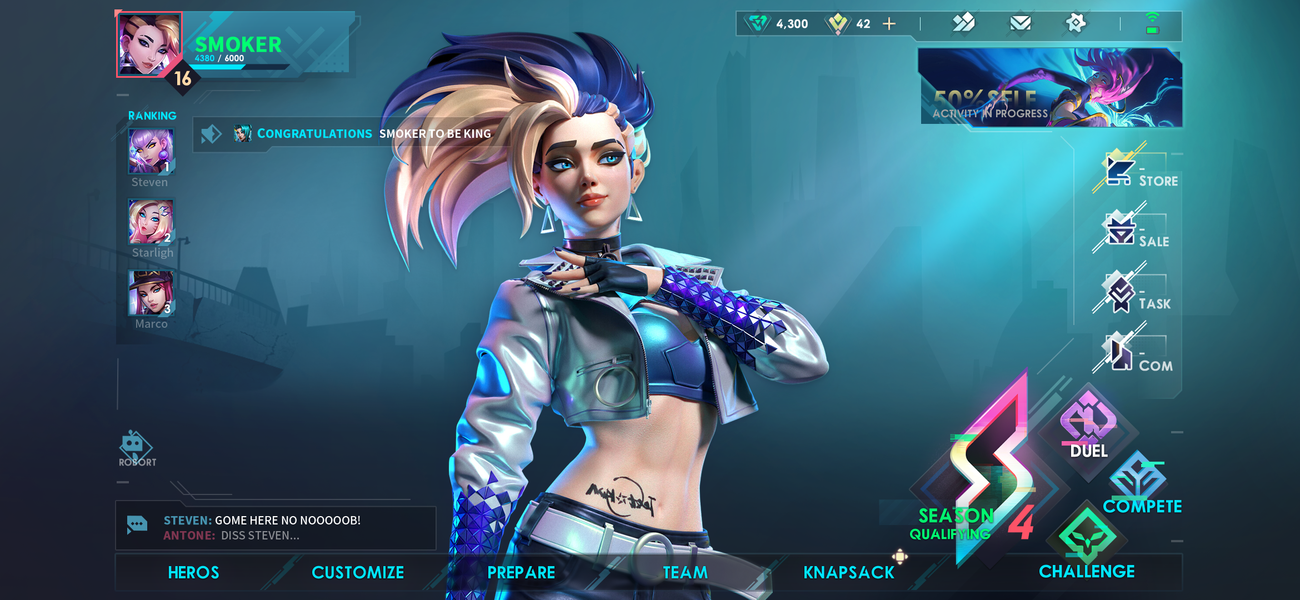Open the Store
This screenshot has height=600, width=1300.
pyautogui.click(x=1140, y=172)
